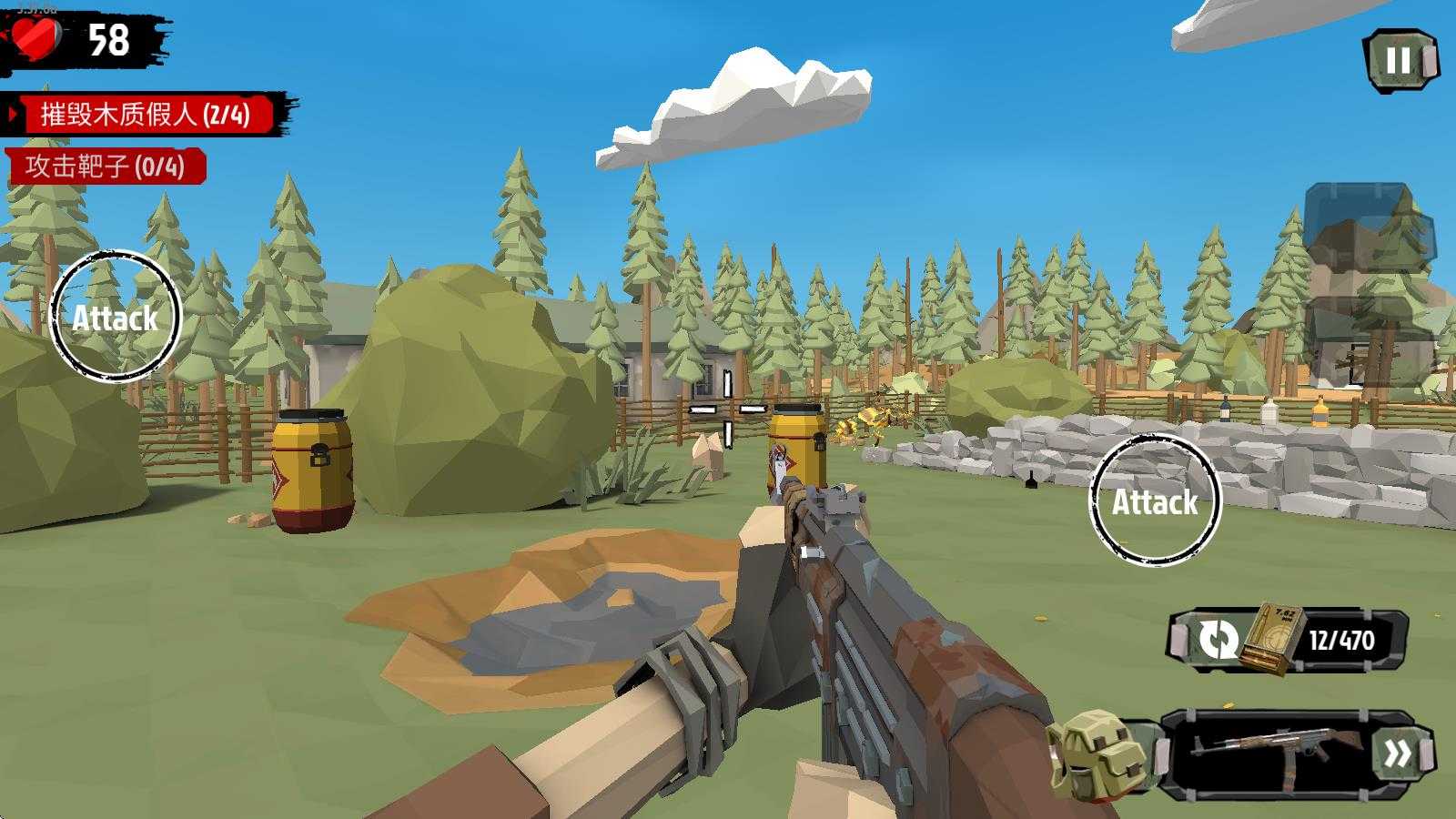Tap the Attack button below the objective list
The height and width of the screenshot is (819, 1456).
[116, 316]
